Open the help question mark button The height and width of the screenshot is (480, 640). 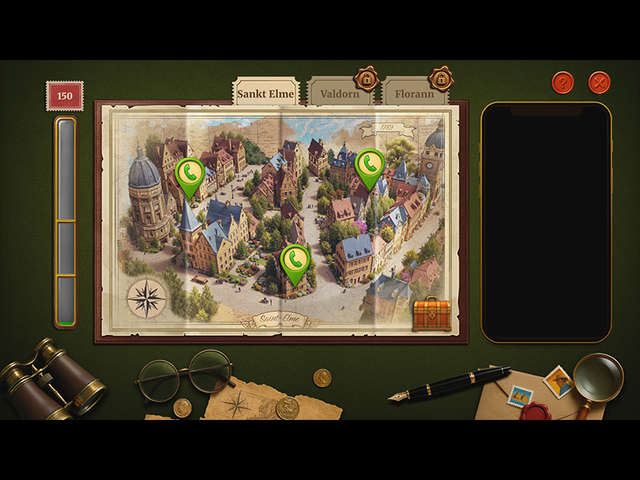click(x=563, y=83)
